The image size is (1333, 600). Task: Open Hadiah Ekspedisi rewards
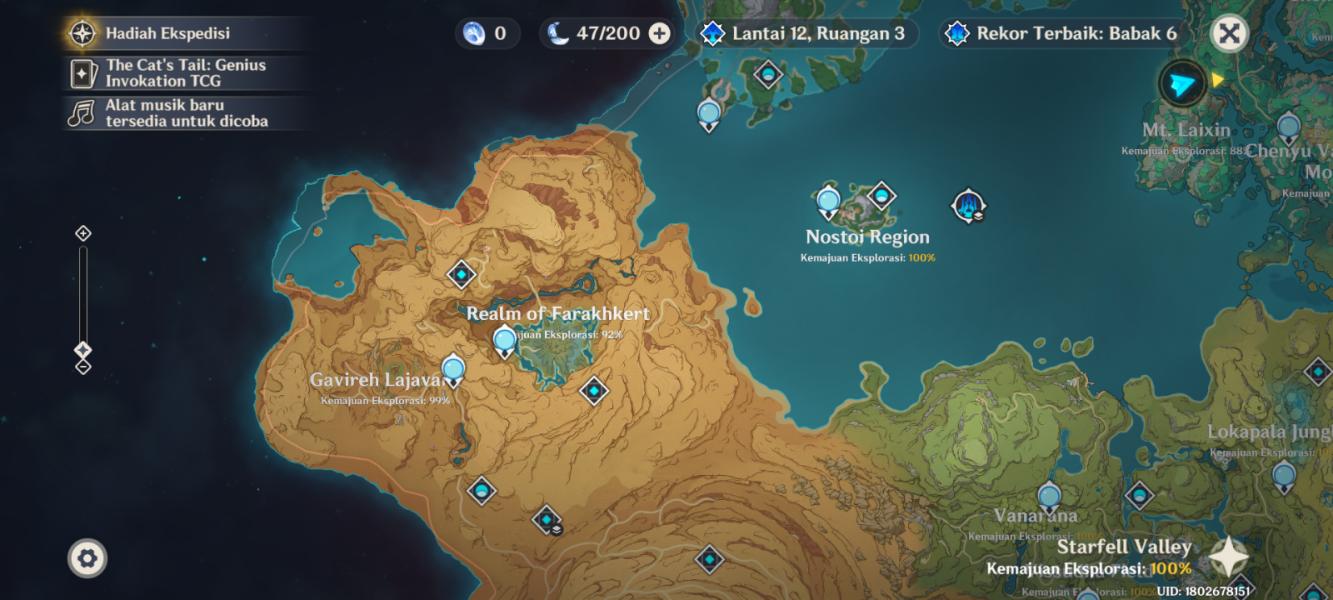168,33
